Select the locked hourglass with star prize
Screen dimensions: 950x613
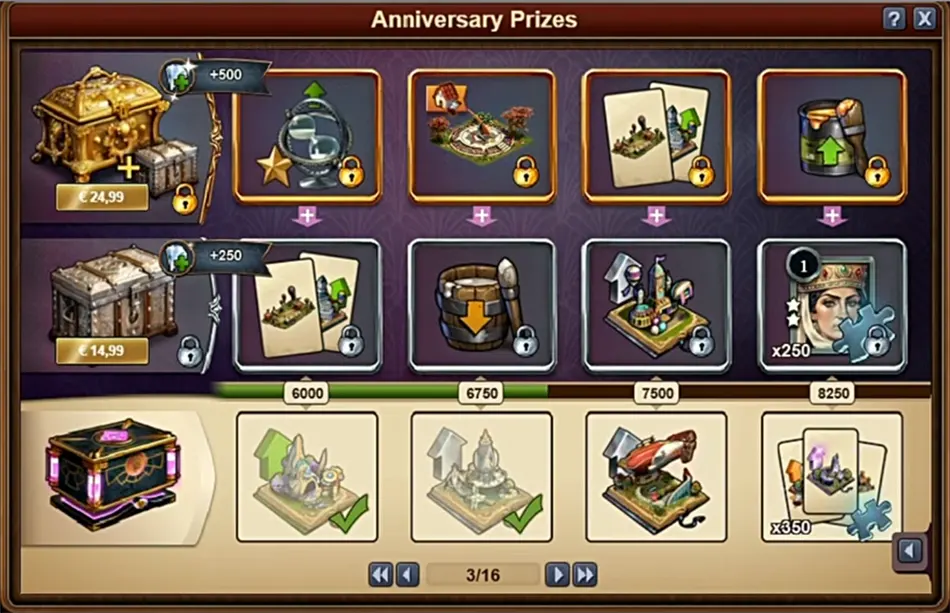pos(307,137)
